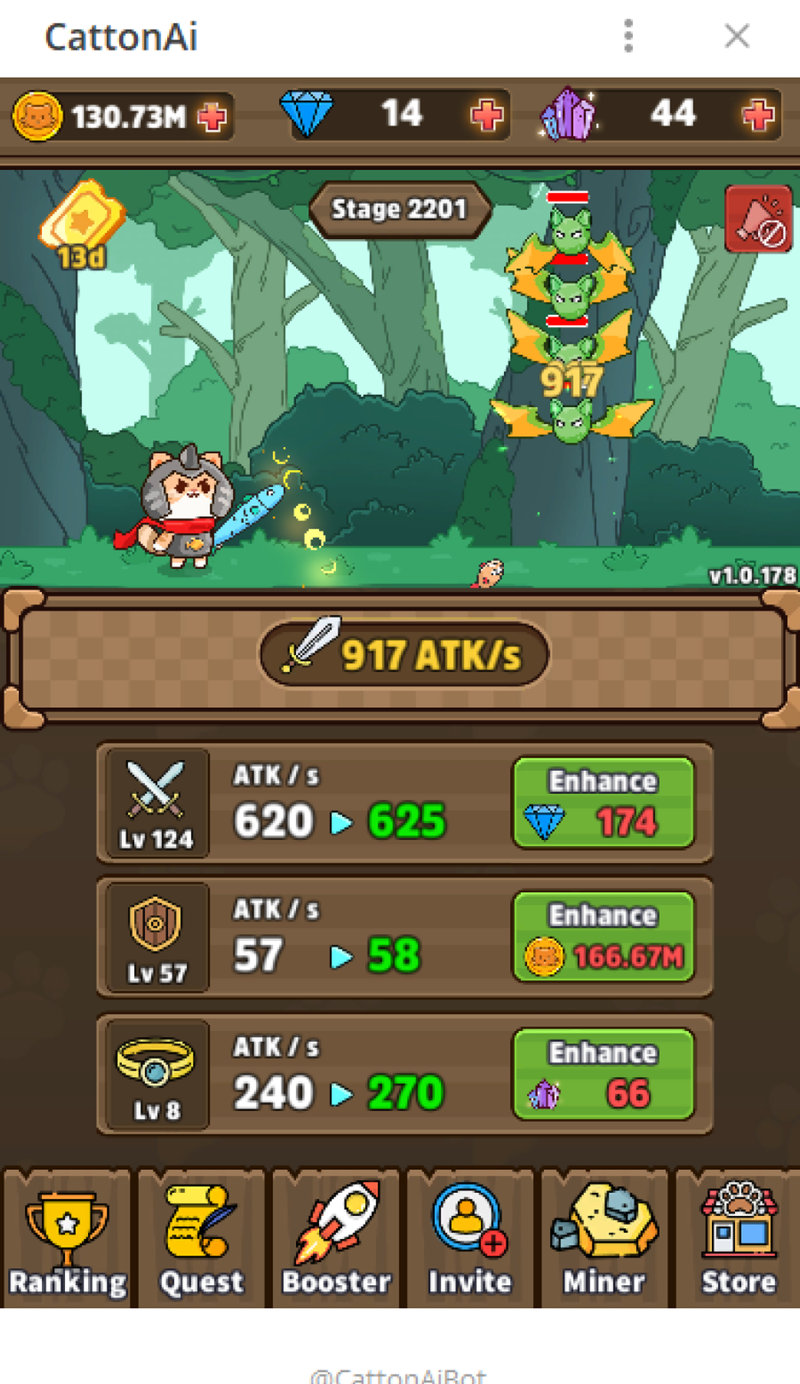The width and height of the screenshot is (800, 1384).
Task: Buy more blue diamonds via plus button
Action: click(x=488, y=116)
